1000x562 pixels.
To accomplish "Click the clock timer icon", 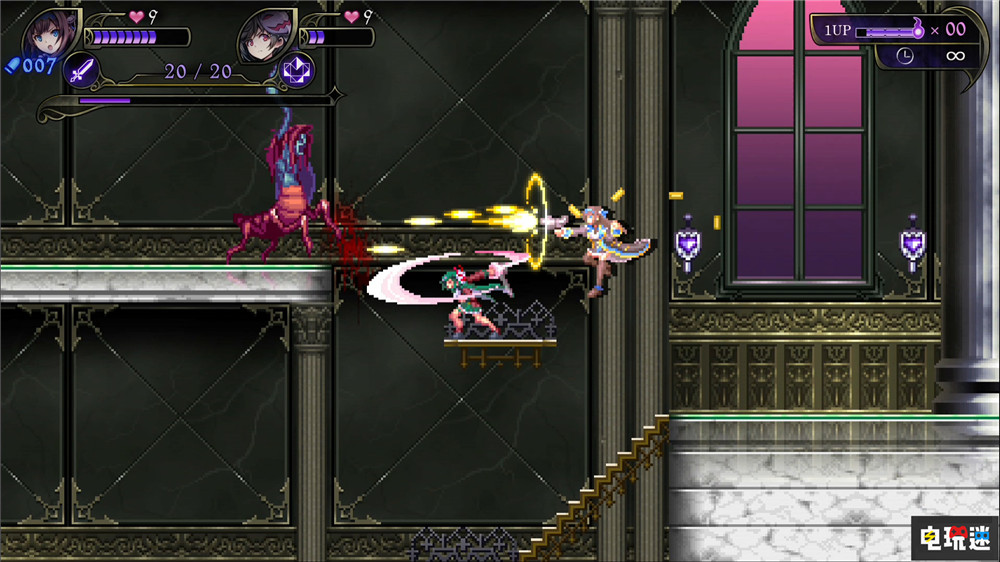I will [905, 56].
